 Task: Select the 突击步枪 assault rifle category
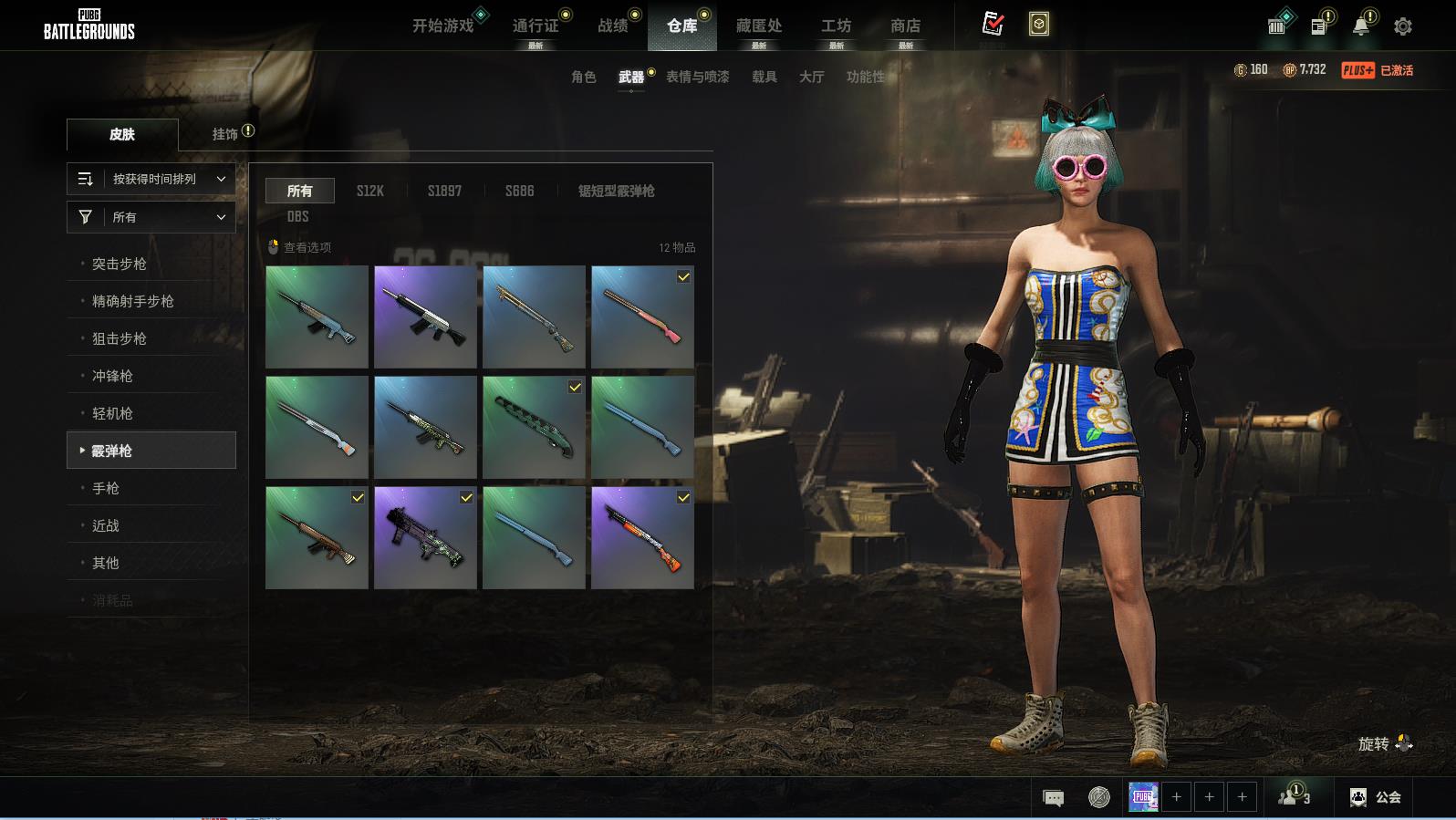pyautogui.click(x=120, y=264)
